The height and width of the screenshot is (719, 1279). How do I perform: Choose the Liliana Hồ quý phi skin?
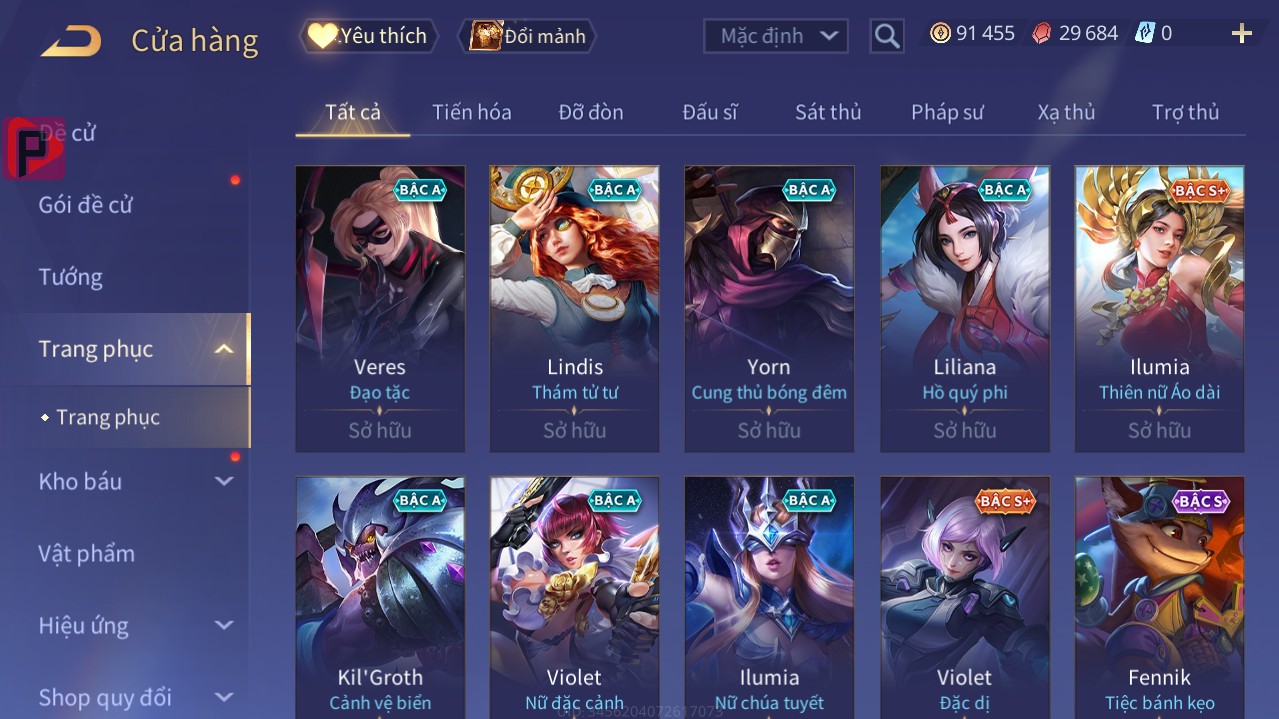(964, 309)
